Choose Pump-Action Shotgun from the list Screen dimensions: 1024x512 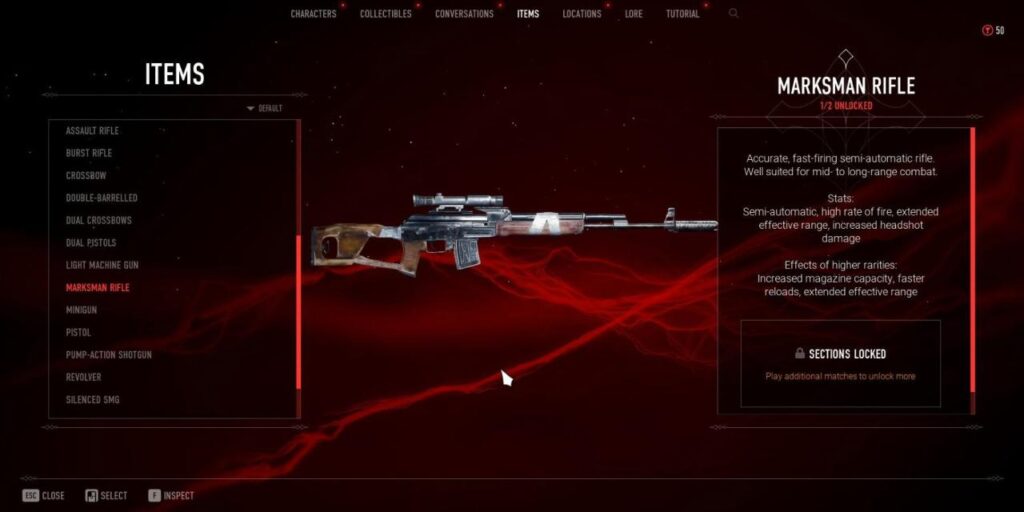point(109,355)
